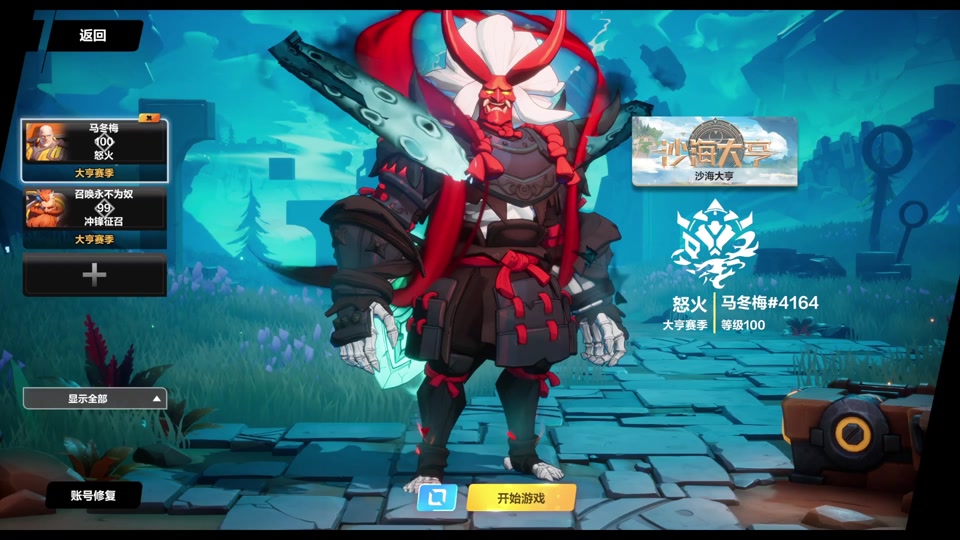This screenshot has height=540, width=960.
Task: Add a new character with the plus slot
Action: pos(95,275)
